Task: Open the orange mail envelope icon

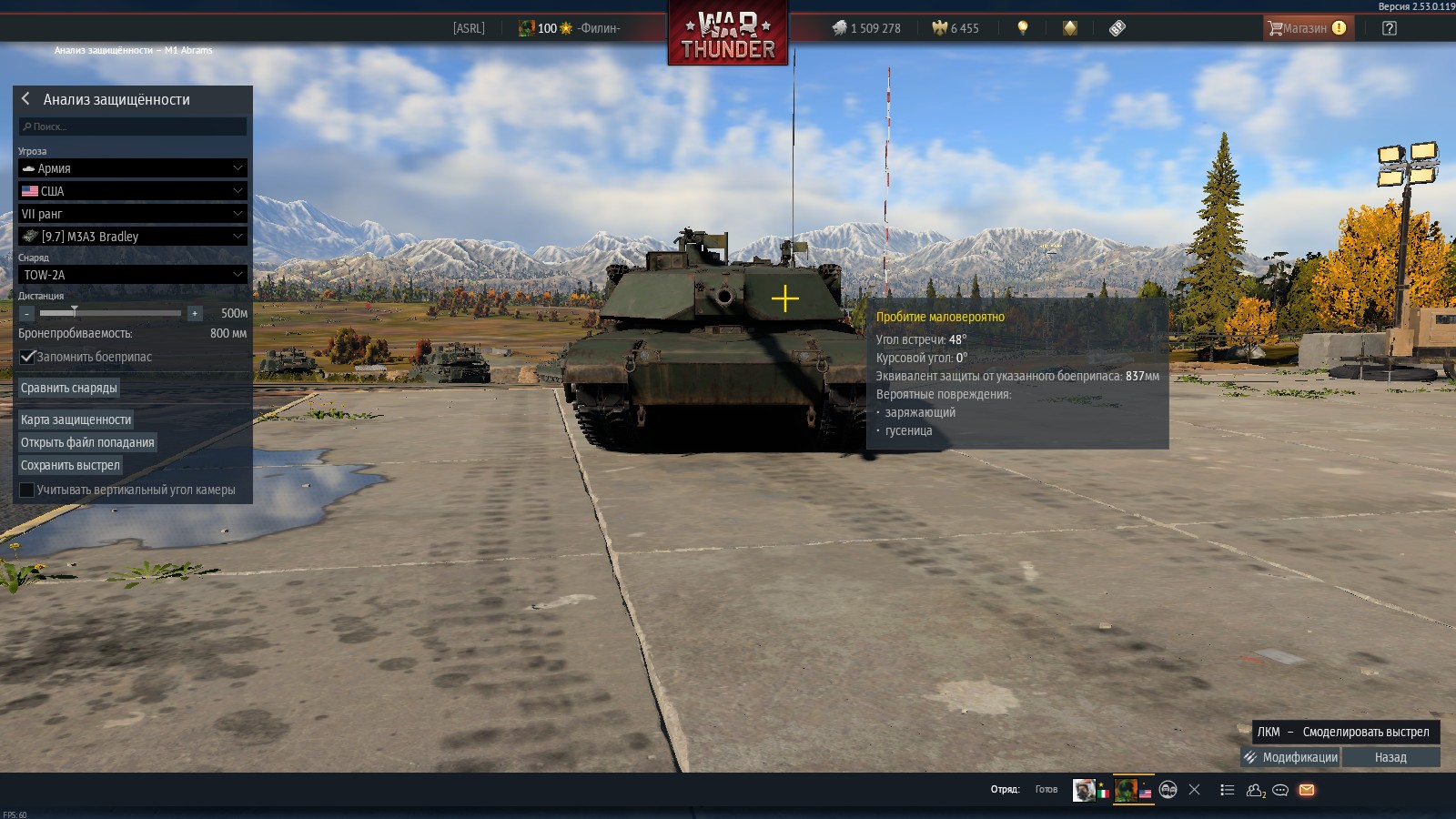Action: point(1307,790)
